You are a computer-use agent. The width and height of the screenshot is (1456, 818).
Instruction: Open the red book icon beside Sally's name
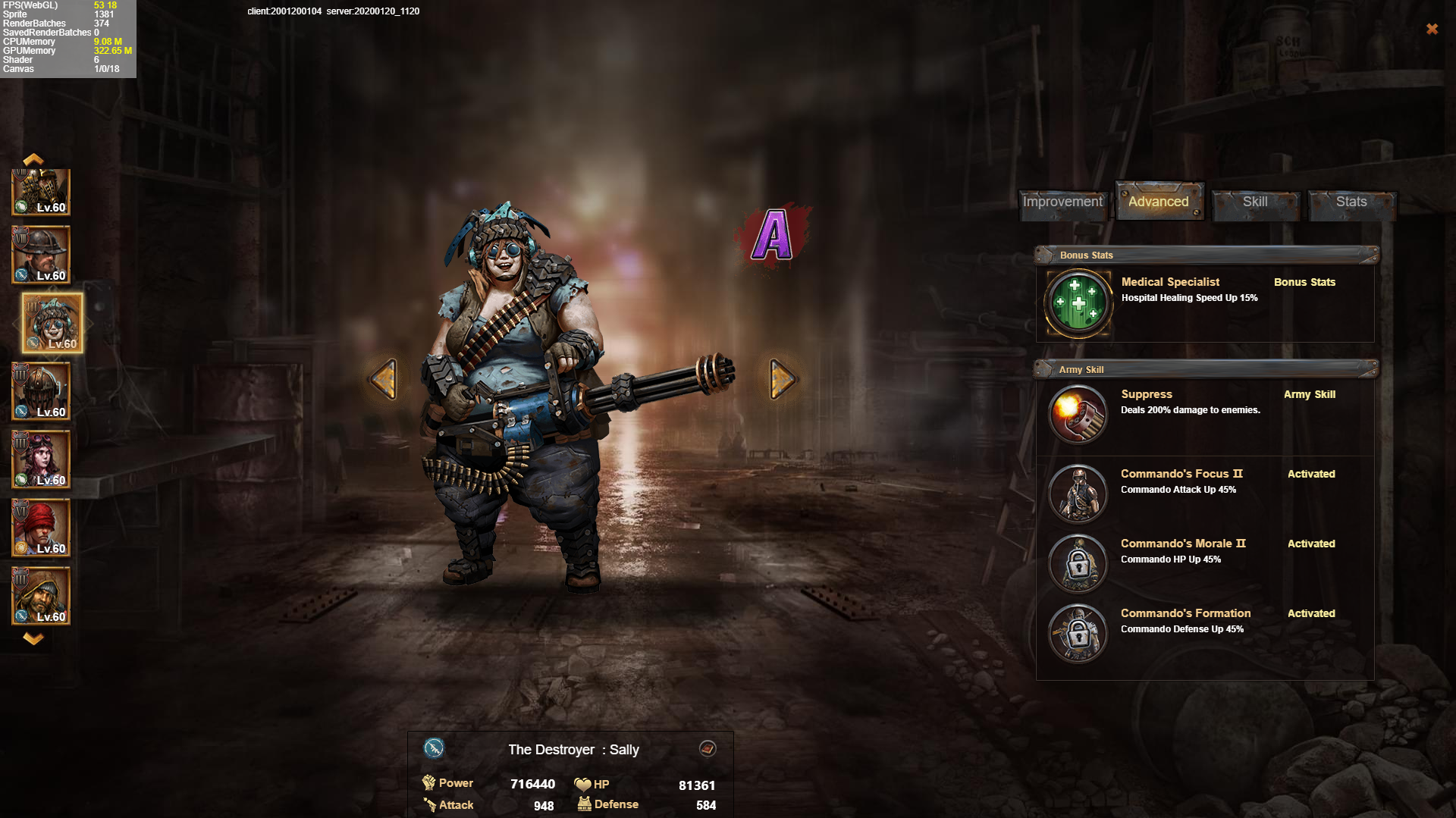(x=708, y=749)
